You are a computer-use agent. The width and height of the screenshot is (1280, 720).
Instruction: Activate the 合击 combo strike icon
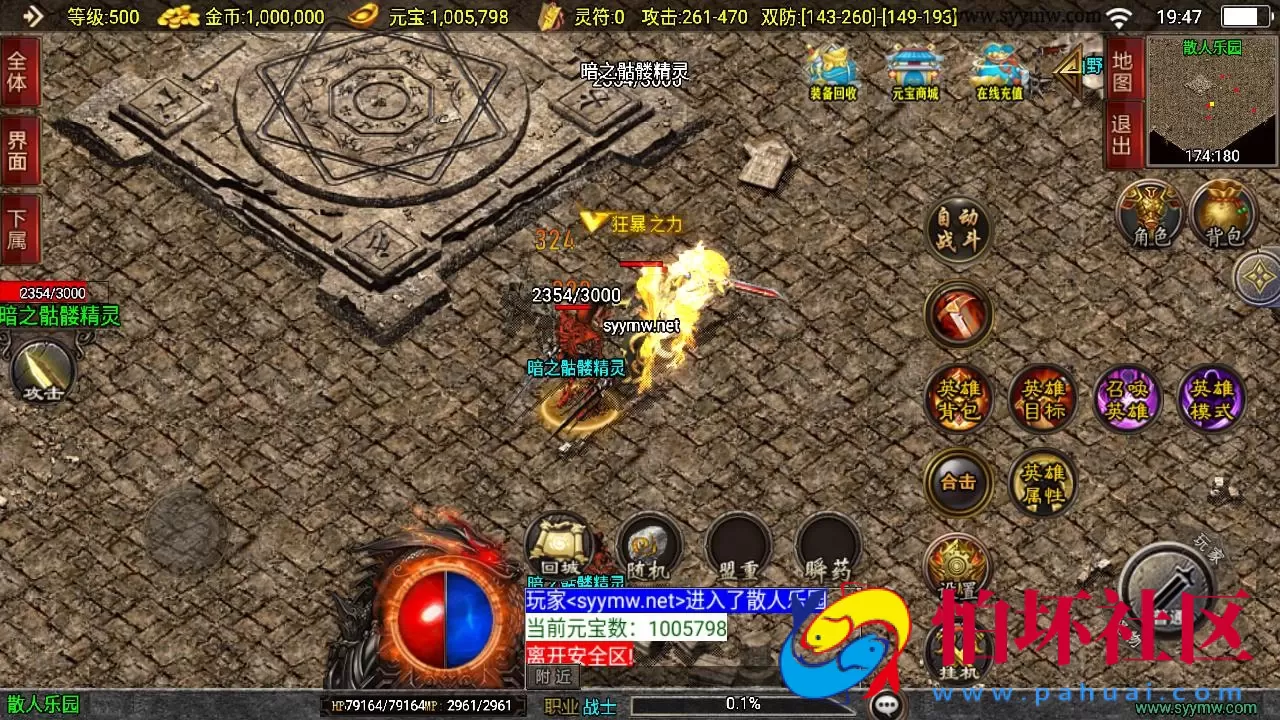[958, 482]
